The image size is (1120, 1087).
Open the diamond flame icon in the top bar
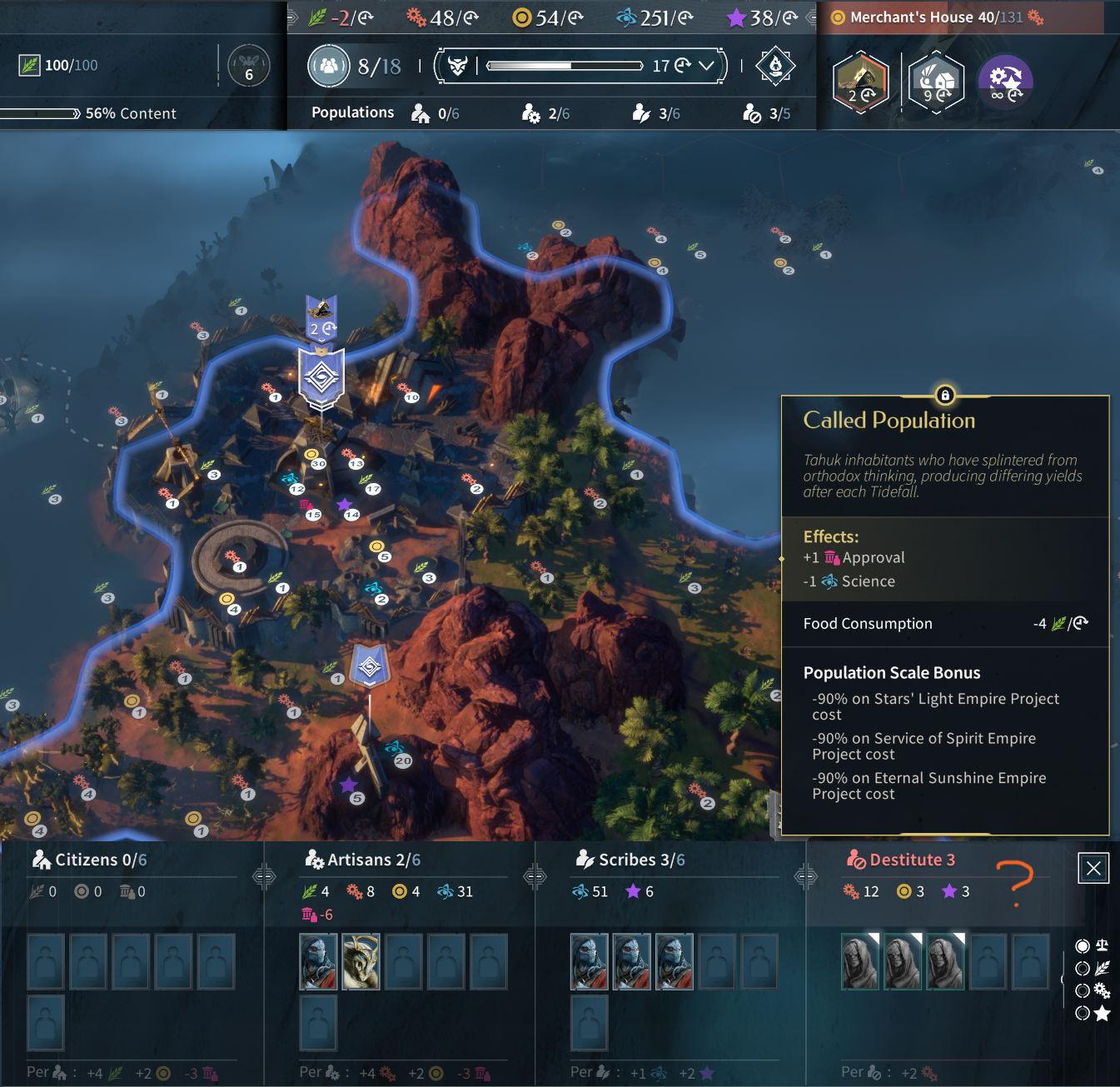(x=775, y=66)
